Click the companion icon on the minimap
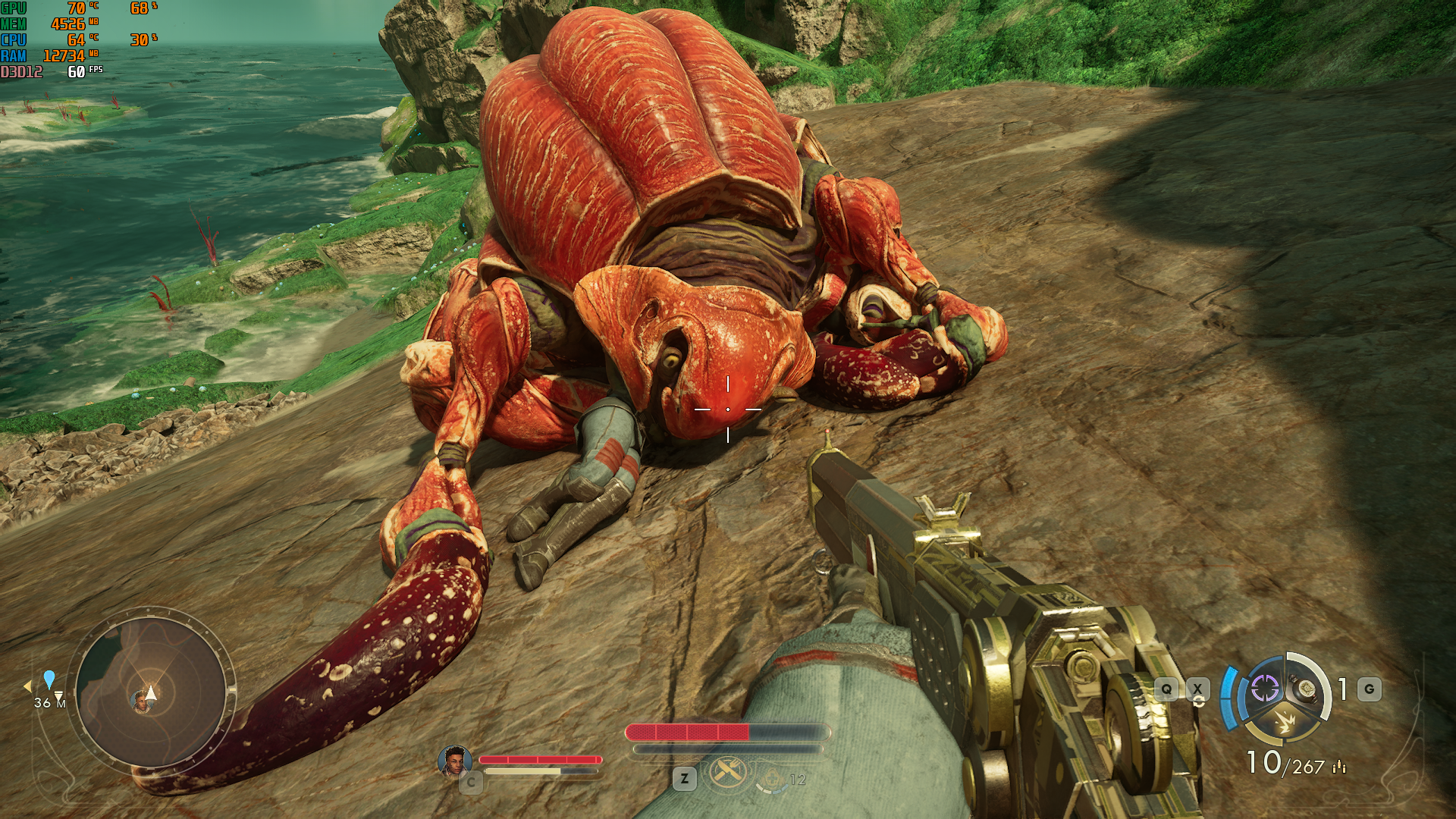The width and height of the screenshot is (1456, 819). click(140, 702)
